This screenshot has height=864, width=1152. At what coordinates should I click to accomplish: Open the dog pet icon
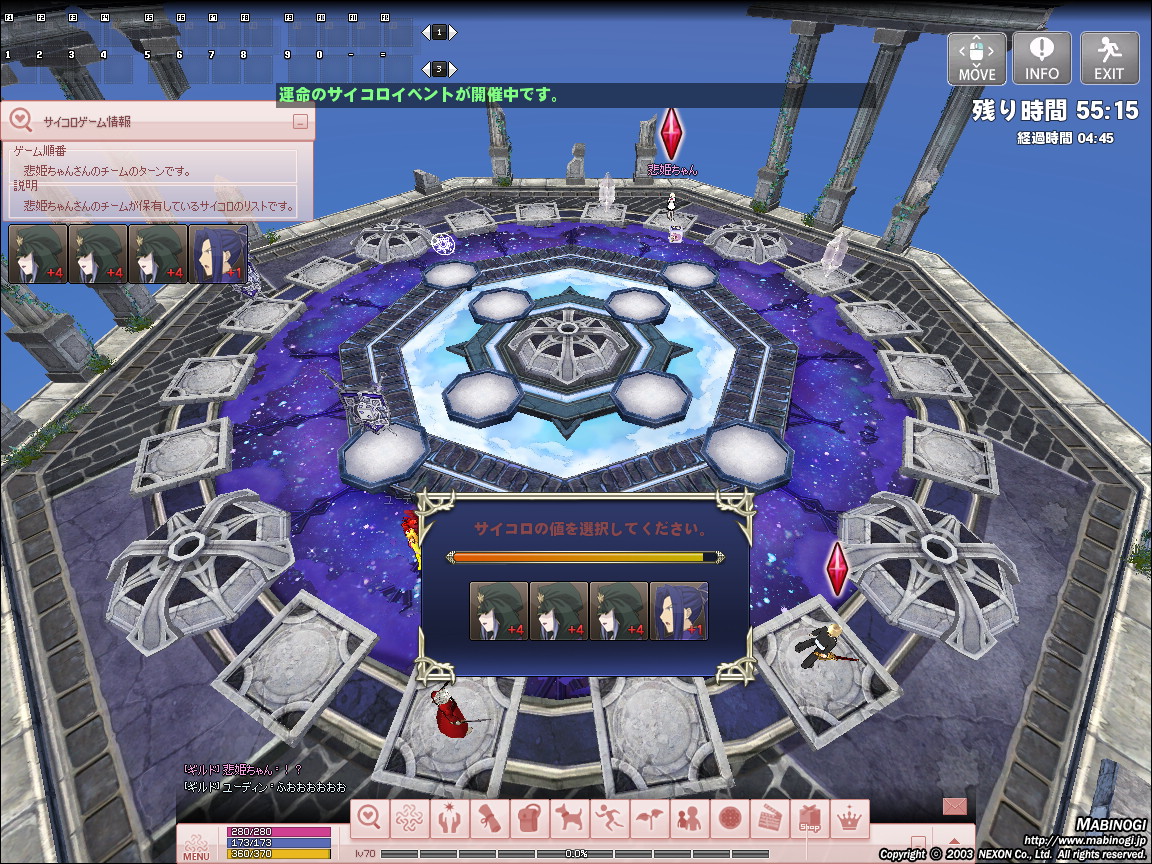tap(570, 819)
